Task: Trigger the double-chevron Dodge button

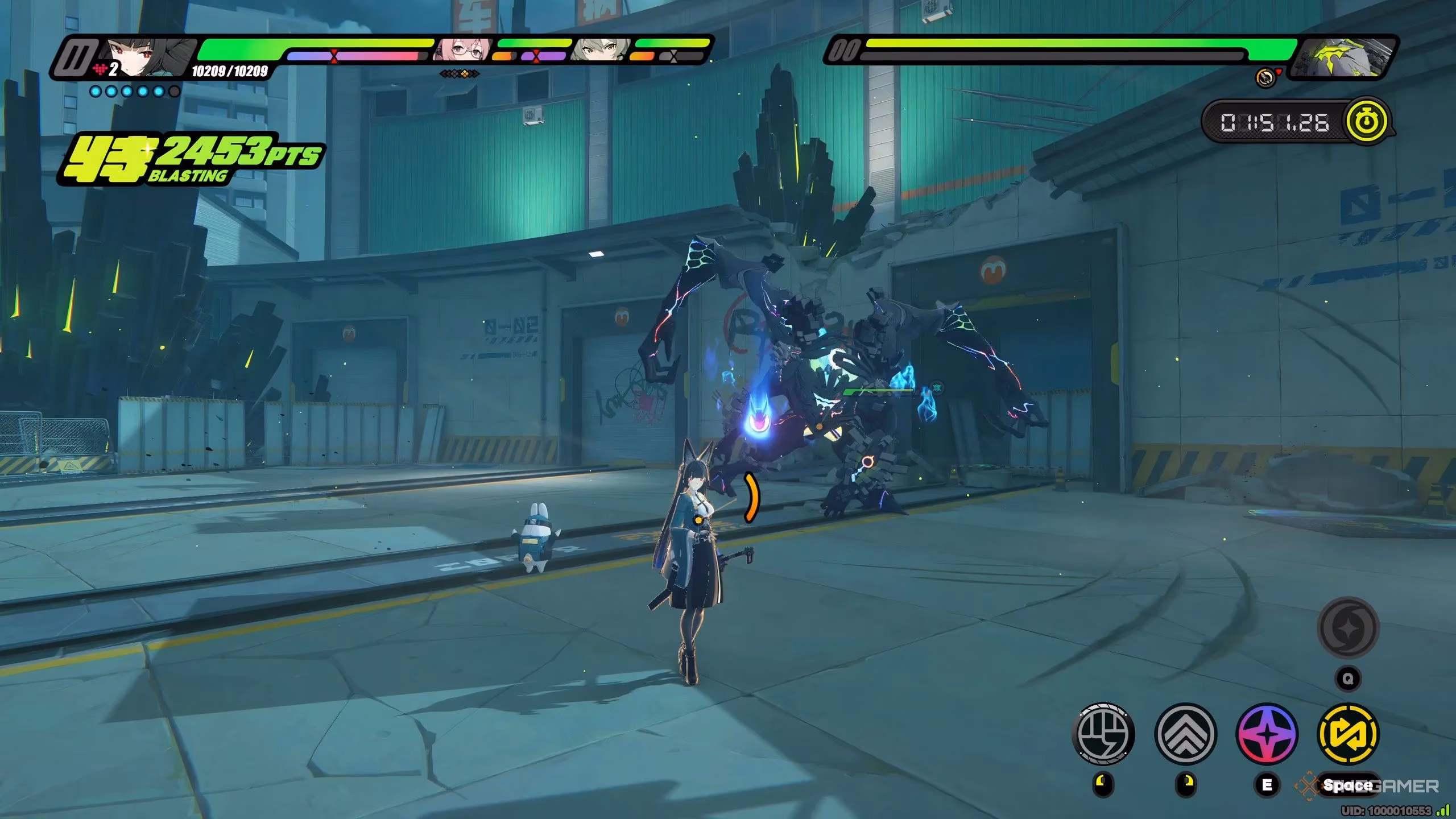Action: click(1185, 733)
